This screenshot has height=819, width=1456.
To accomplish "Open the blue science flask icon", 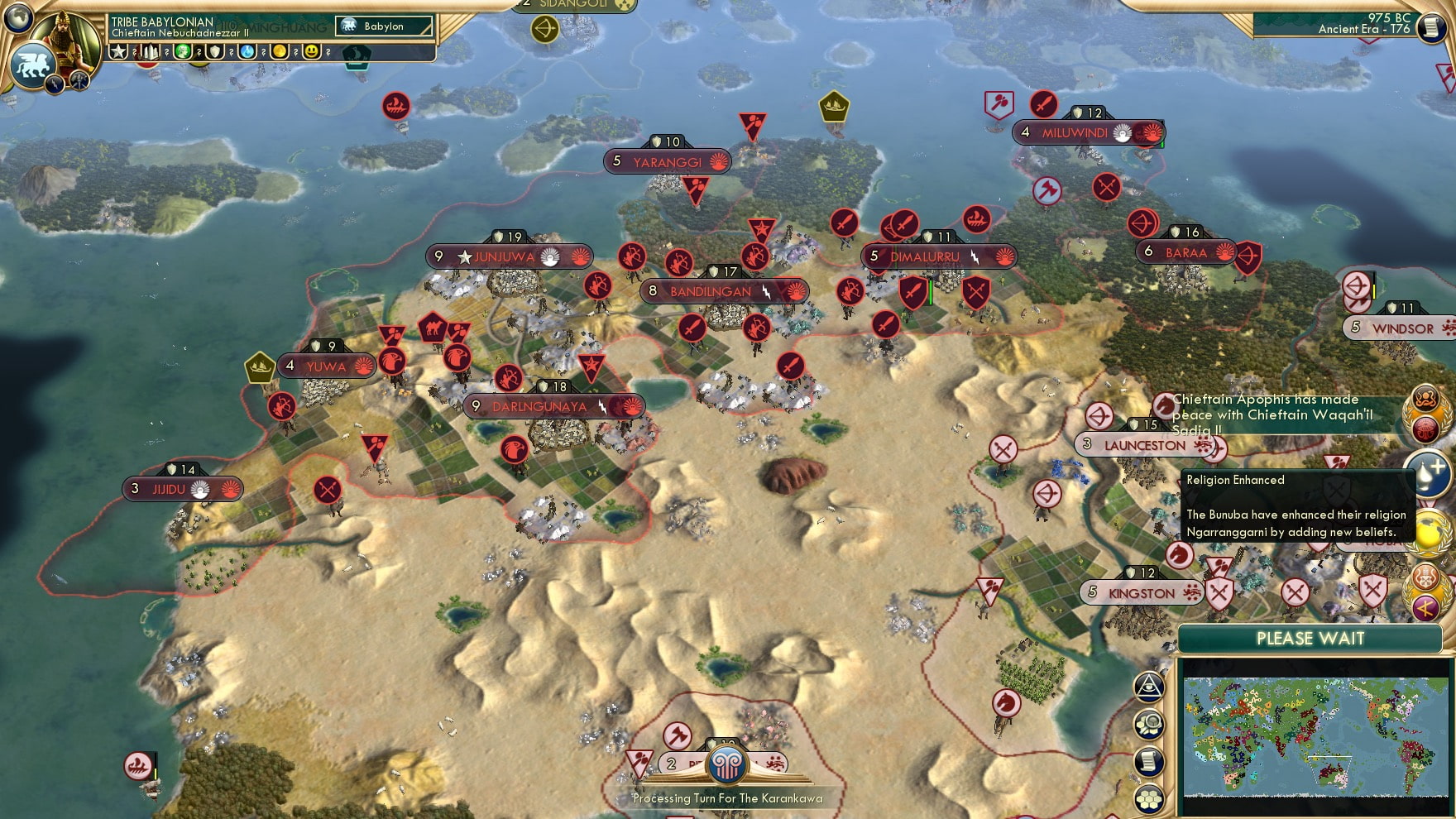I will (x=247, y=52).
